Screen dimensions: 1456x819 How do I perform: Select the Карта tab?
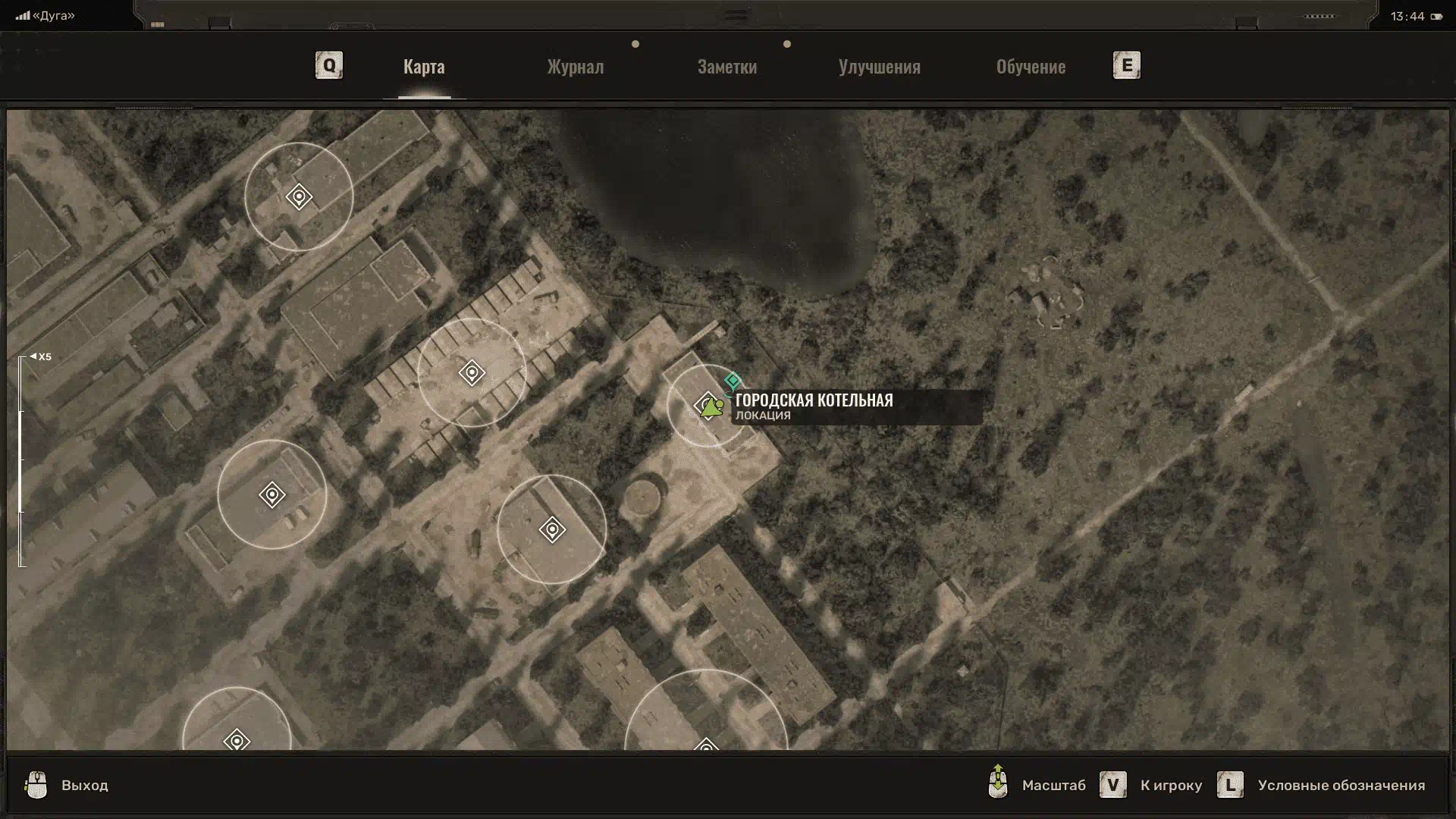point(424,67)
